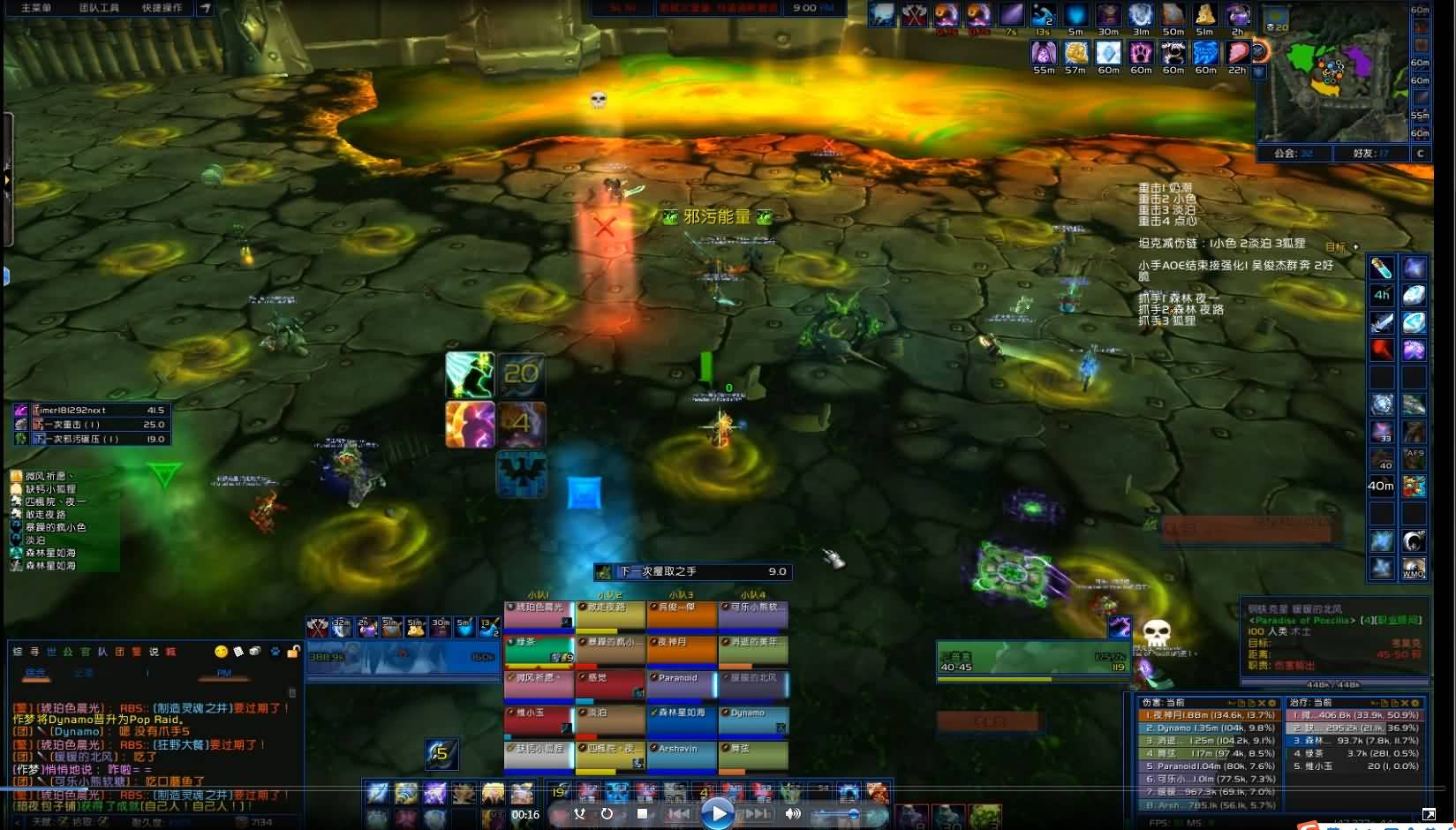Click the hourglass ability showing 5
The width and height of the screenshot is (1456, 830).
tap(440, 753)
